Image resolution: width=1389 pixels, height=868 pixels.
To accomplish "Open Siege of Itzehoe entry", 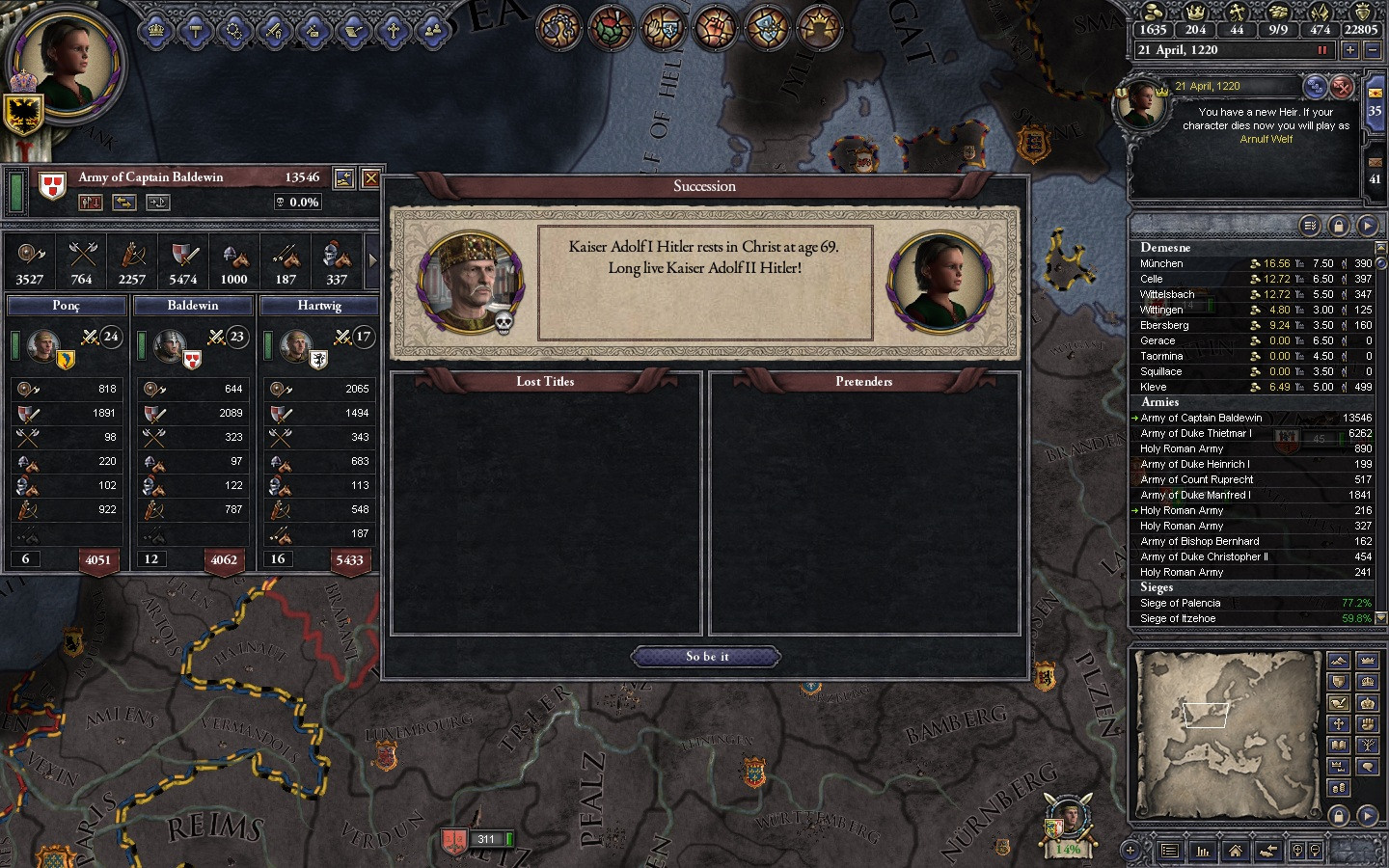I will [x=1178, y=618].
